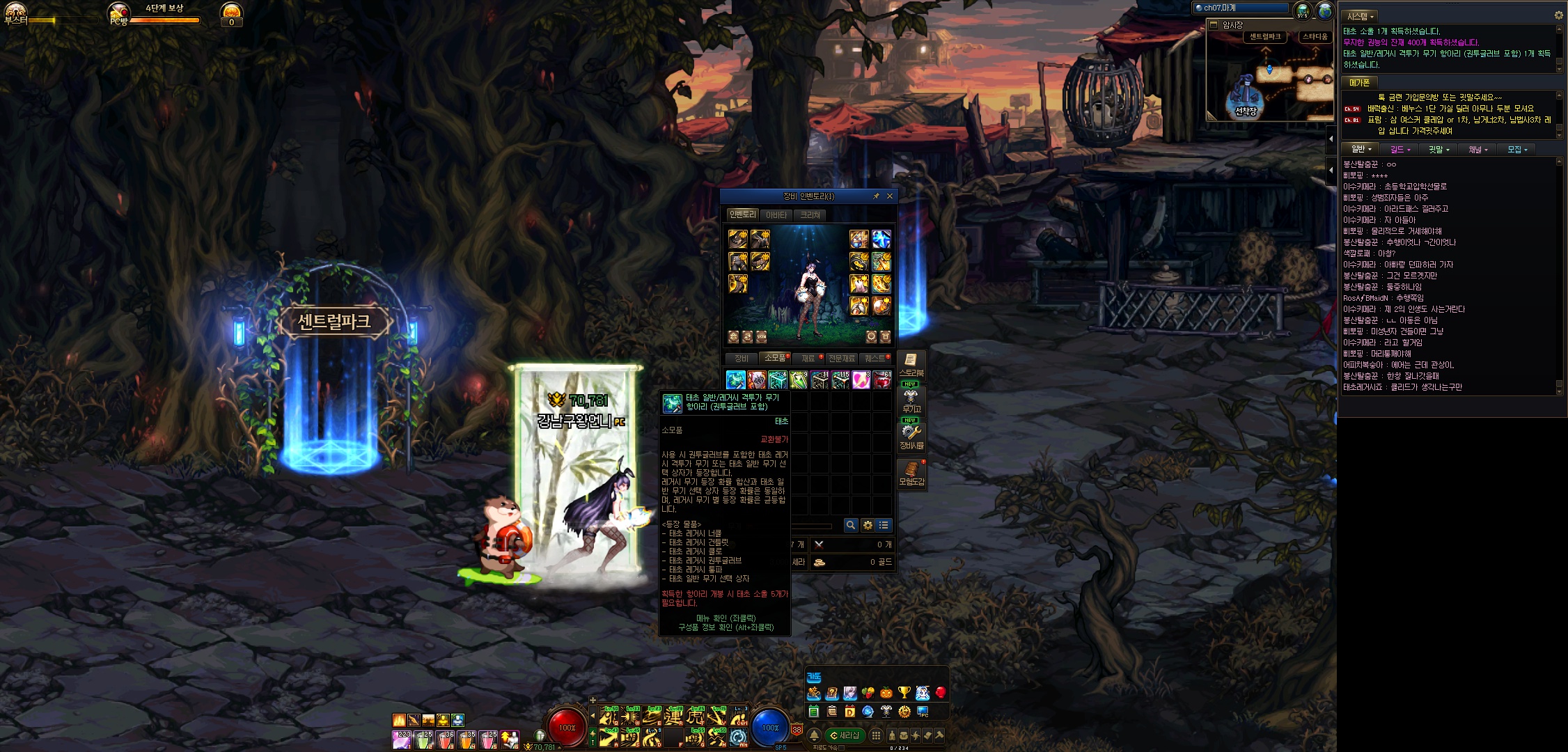Image resolution: width=1568 pixels, height=752 pixels.
Task: Switch chat to the 모집 (Recruit) channel
Action: click(1516, 150)
